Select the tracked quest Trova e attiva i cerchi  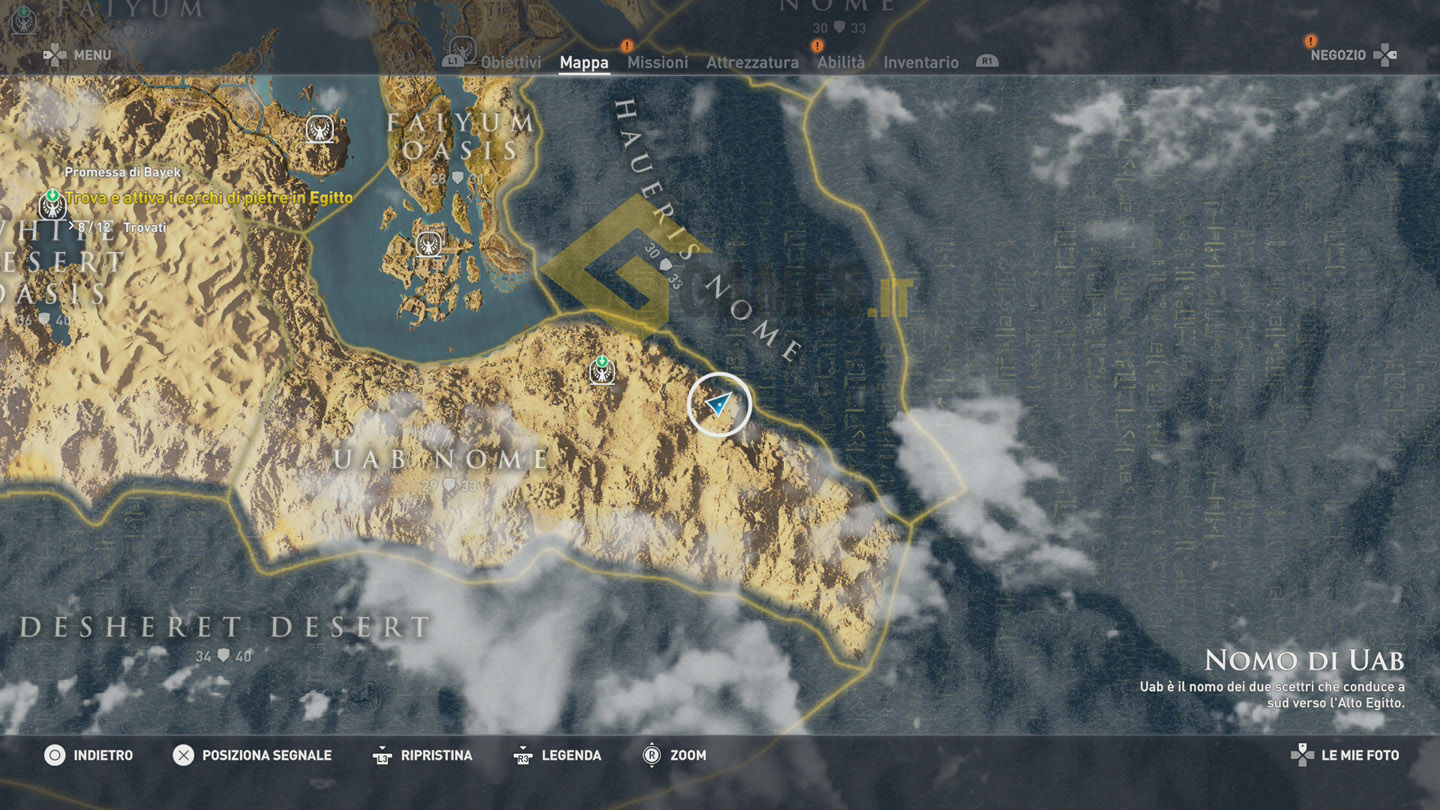pyautogui.click(x=209, y=198)
